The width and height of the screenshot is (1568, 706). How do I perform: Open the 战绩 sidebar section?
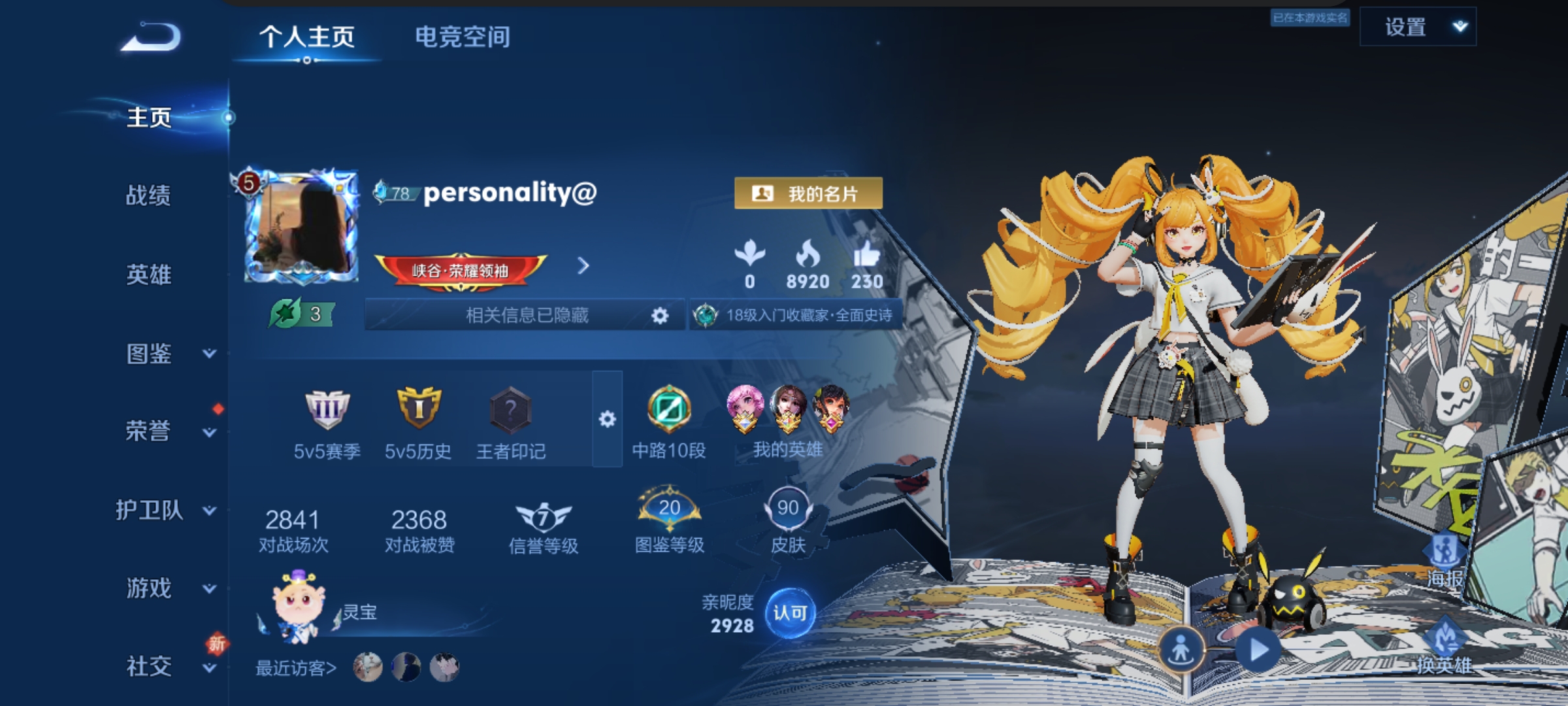(x=149, y=195)
